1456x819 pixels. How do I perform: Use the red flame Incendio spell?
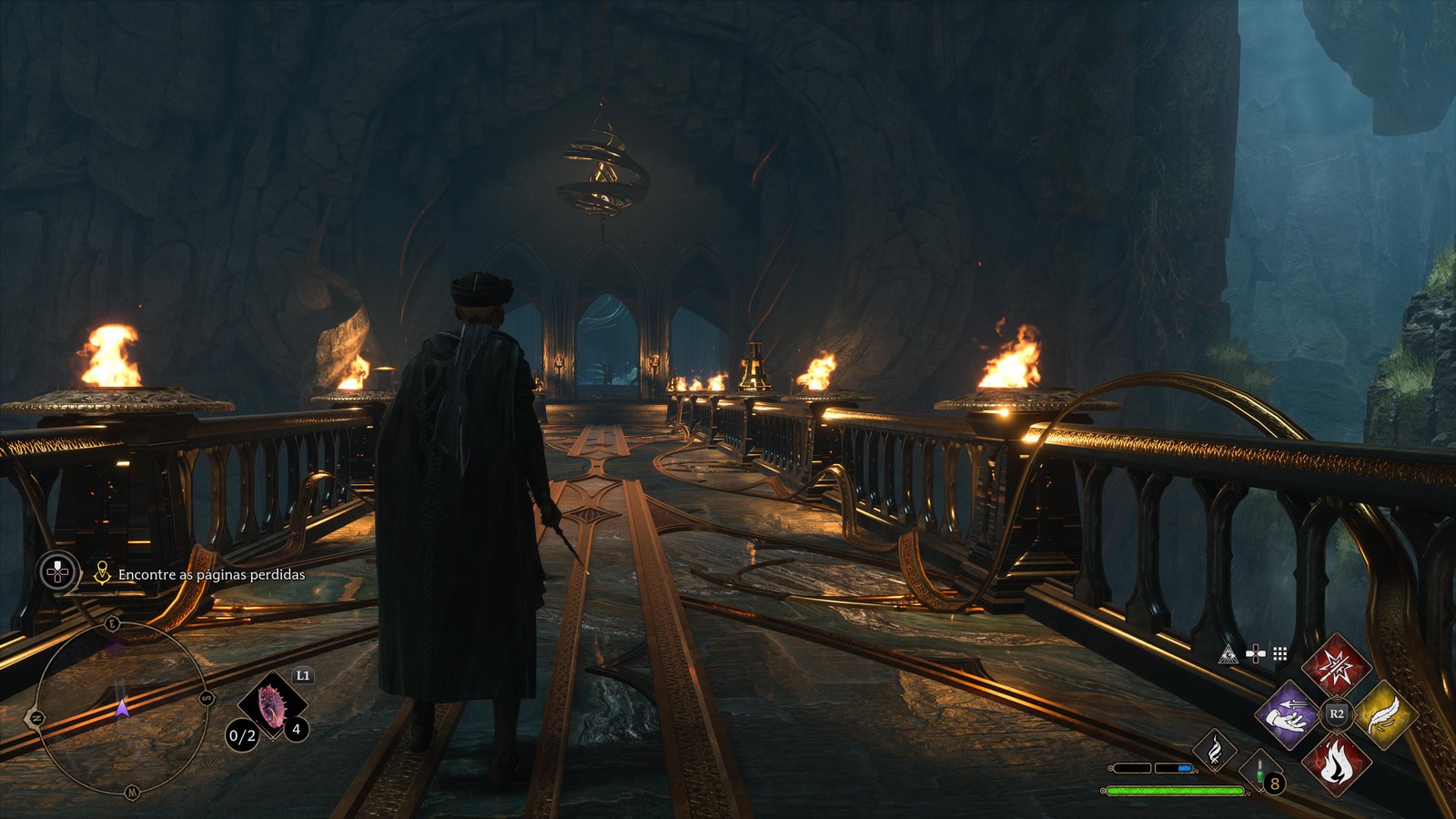[x=1336, y=763]
